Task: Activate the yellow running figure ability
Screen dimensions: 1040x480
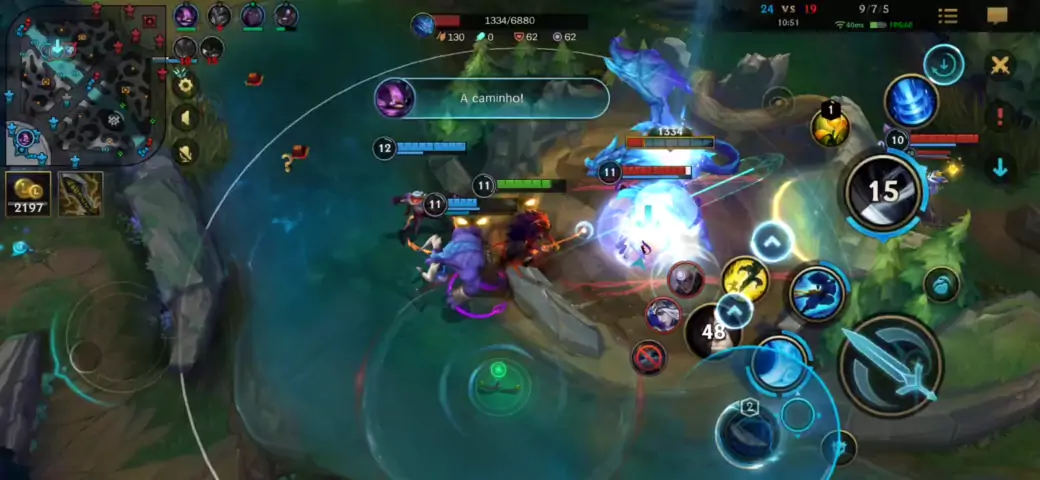Action: coord(745,279)
